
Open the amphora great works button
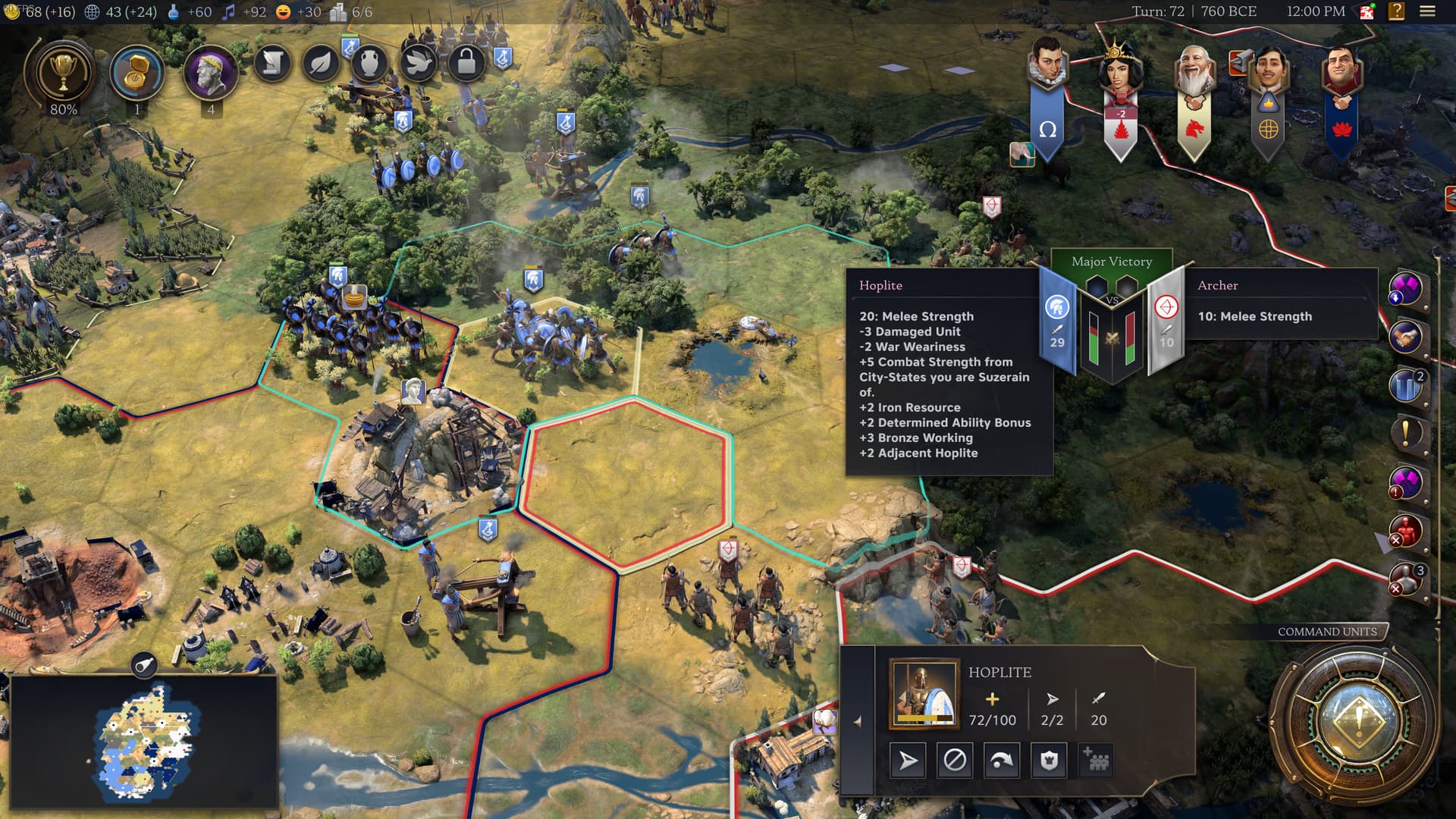369,63
